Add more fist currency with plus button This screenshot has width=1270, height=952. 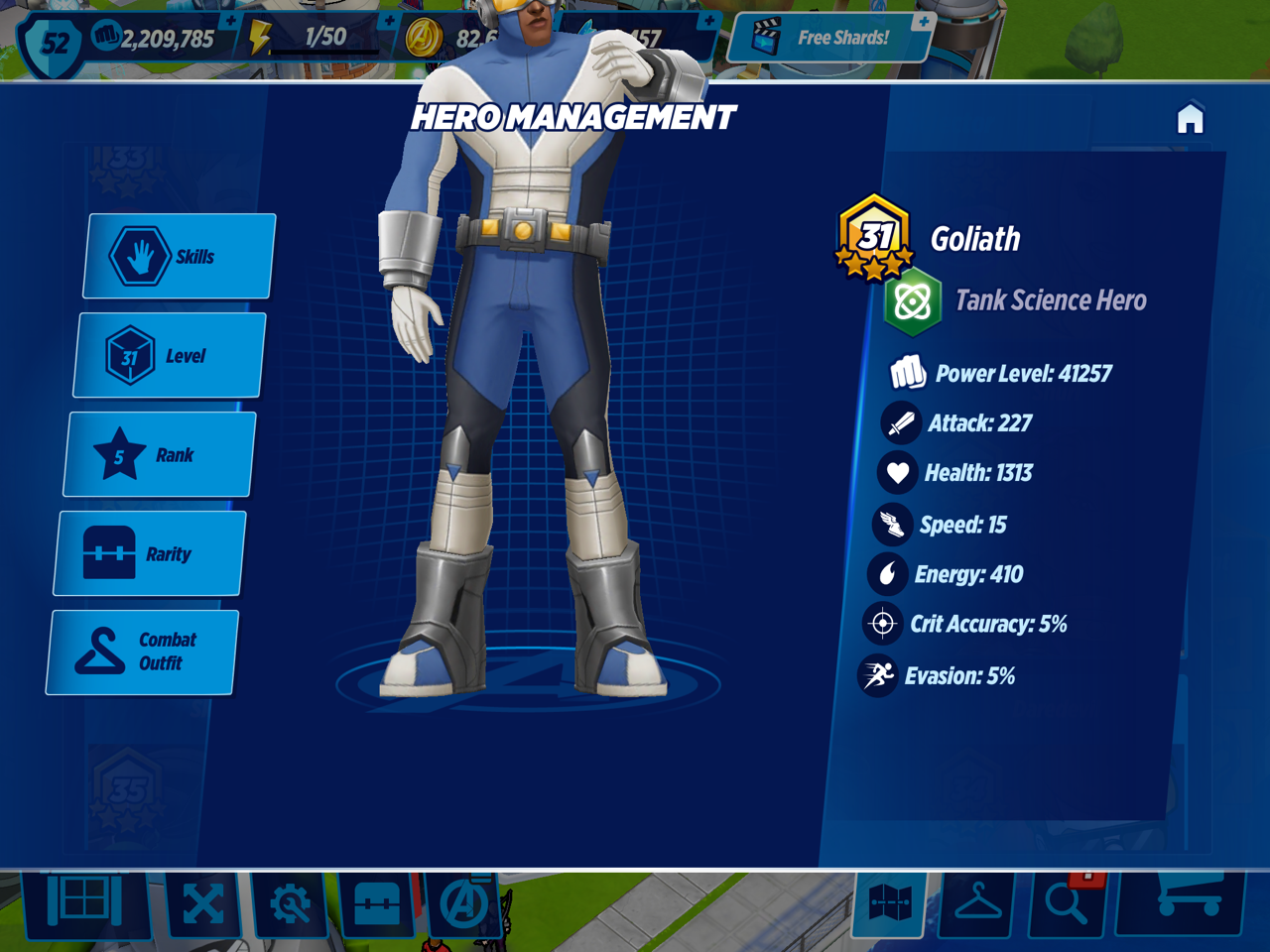[x=231, y=21]
